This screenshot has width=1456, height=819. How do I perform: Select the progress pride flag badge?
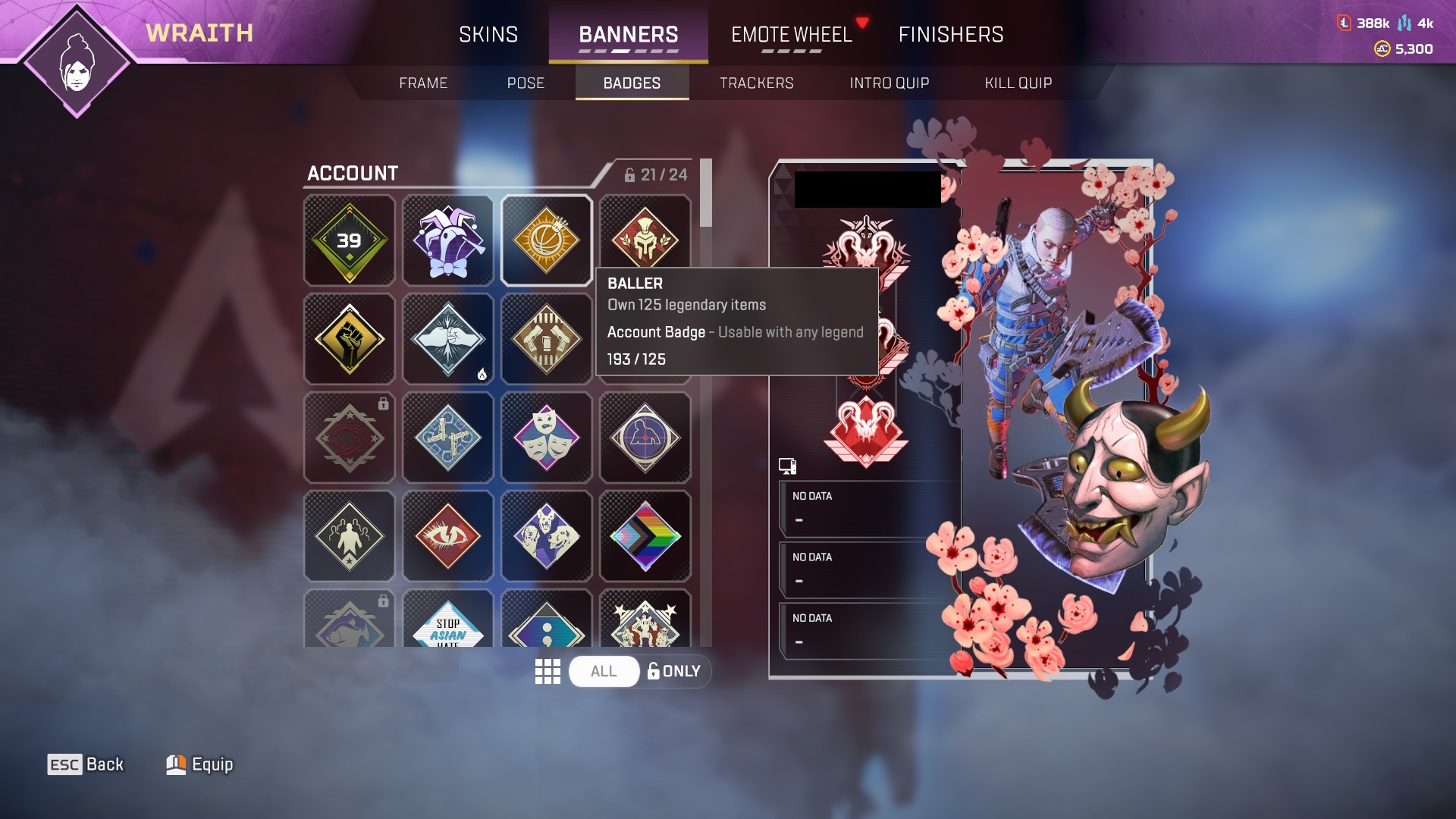(x=645, y=536)
